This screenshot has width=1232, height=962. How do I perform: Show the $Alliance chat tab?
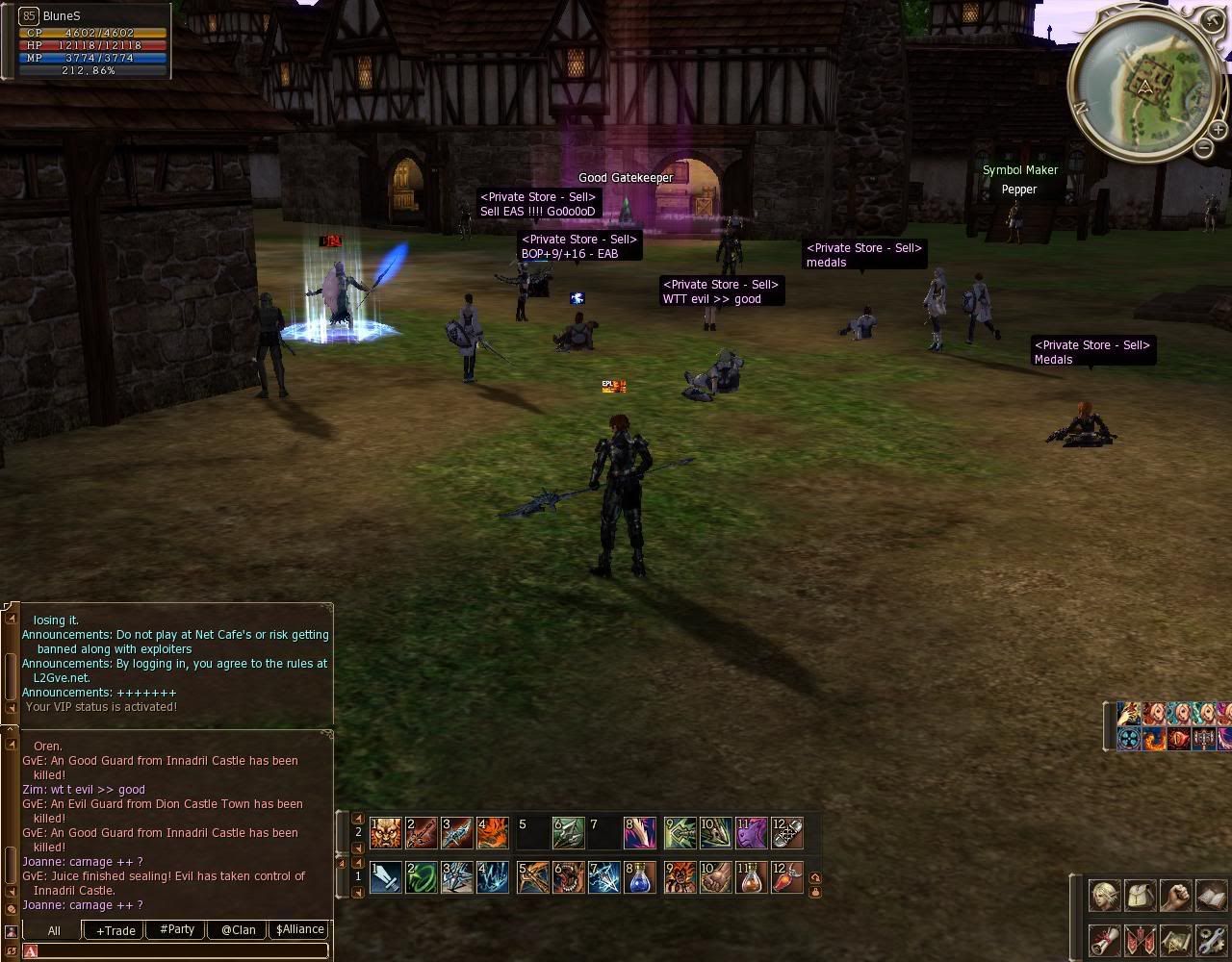tap(299, 930)
